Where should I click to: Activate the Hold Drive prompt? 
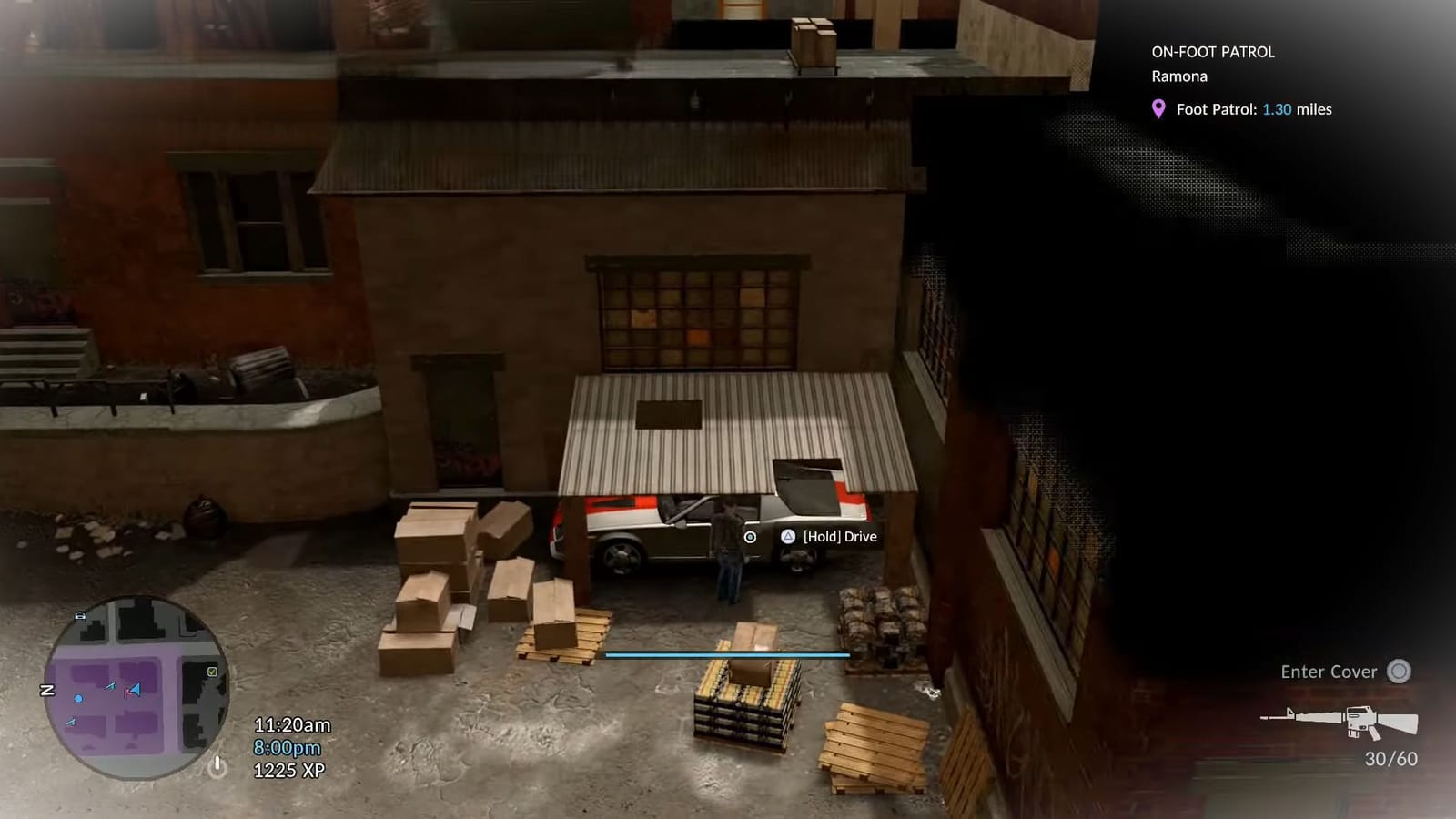[x=837, y=537]
